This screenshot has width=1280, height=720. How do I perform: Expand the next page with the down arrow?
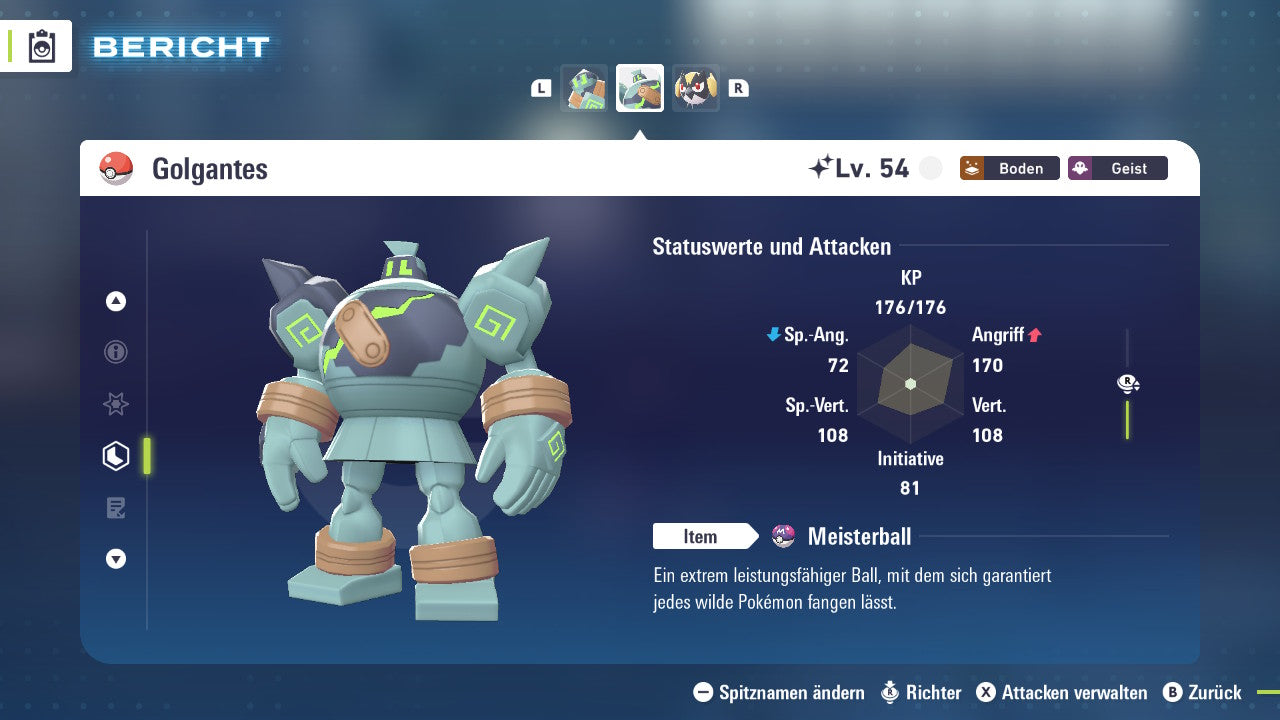[x=115, y=559]
